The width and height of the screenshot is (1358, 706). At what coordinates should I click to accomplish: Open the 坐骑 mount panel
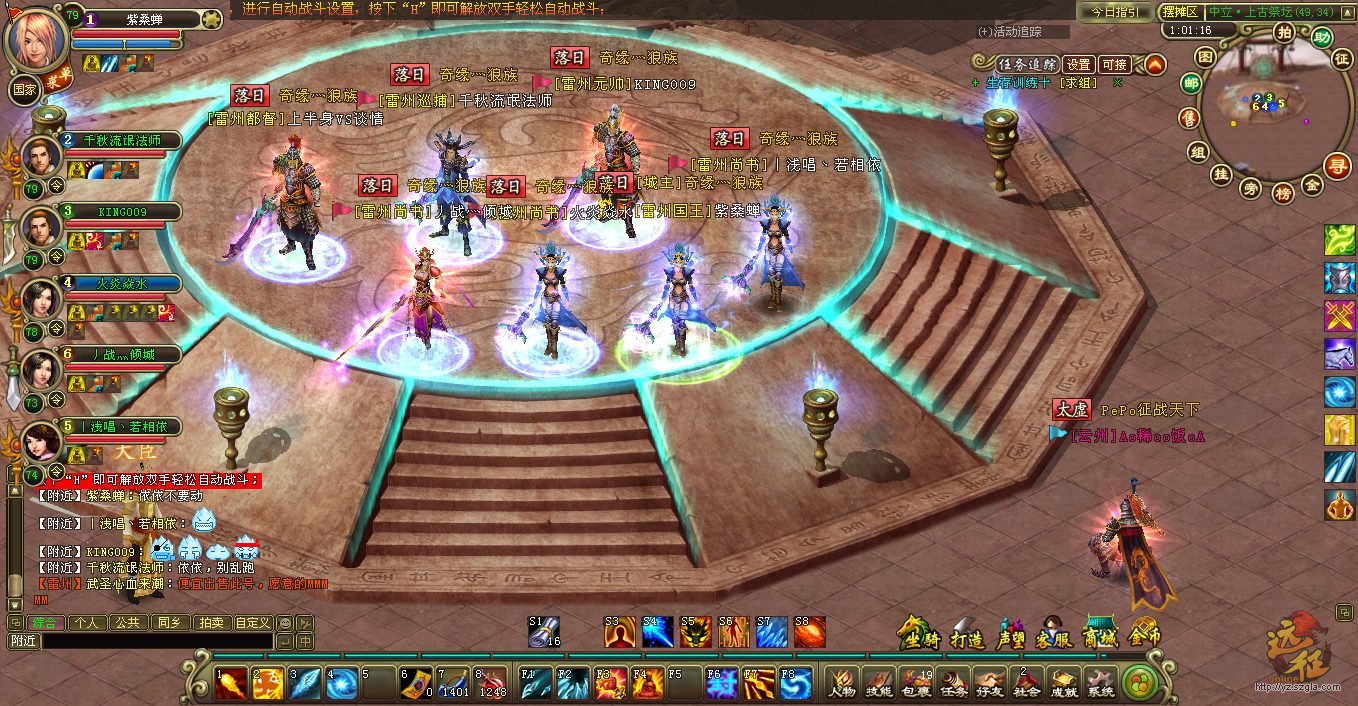click(920, 632)
